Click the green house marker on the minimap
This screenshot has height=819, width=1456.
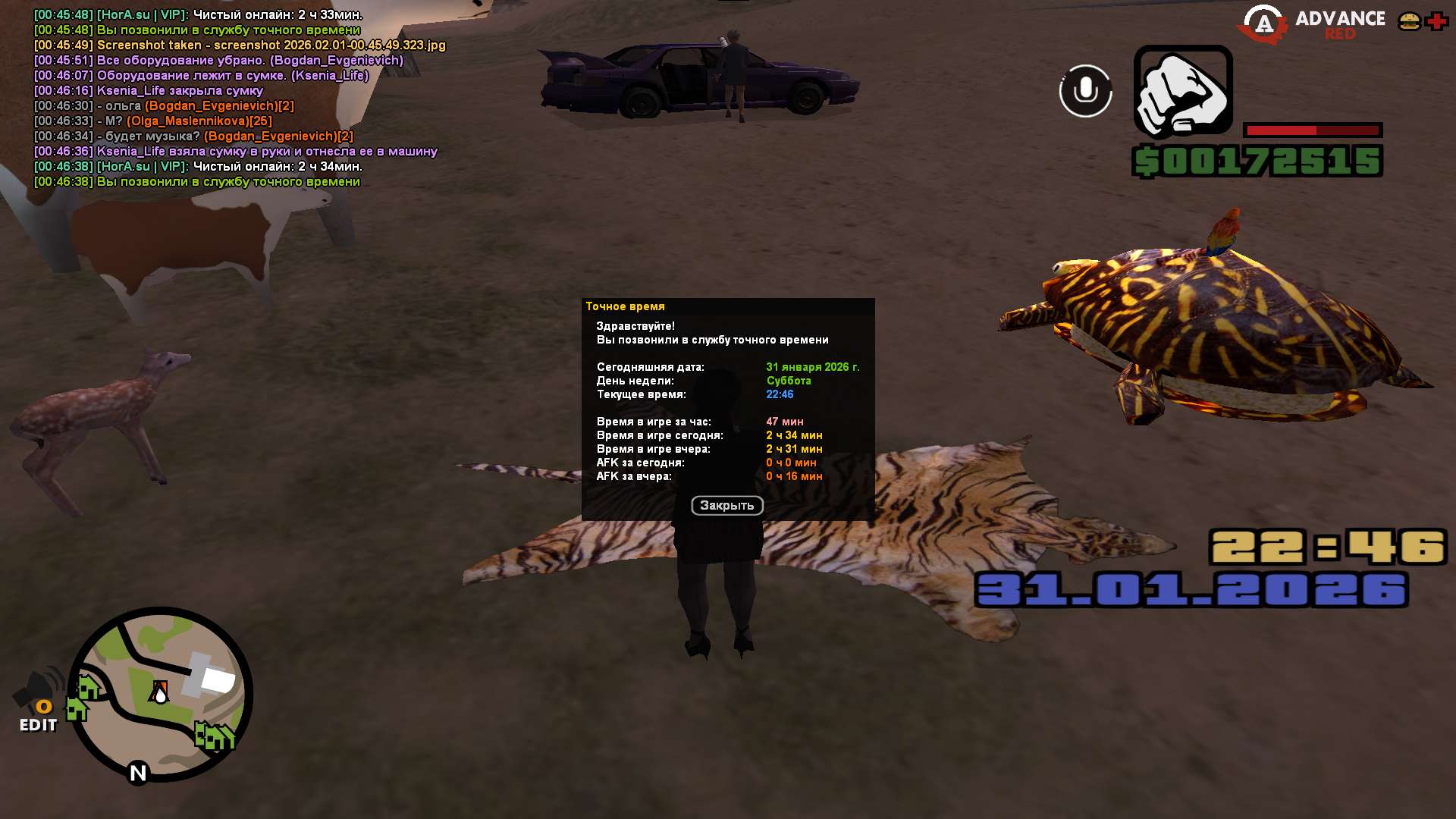pos(88,688)
